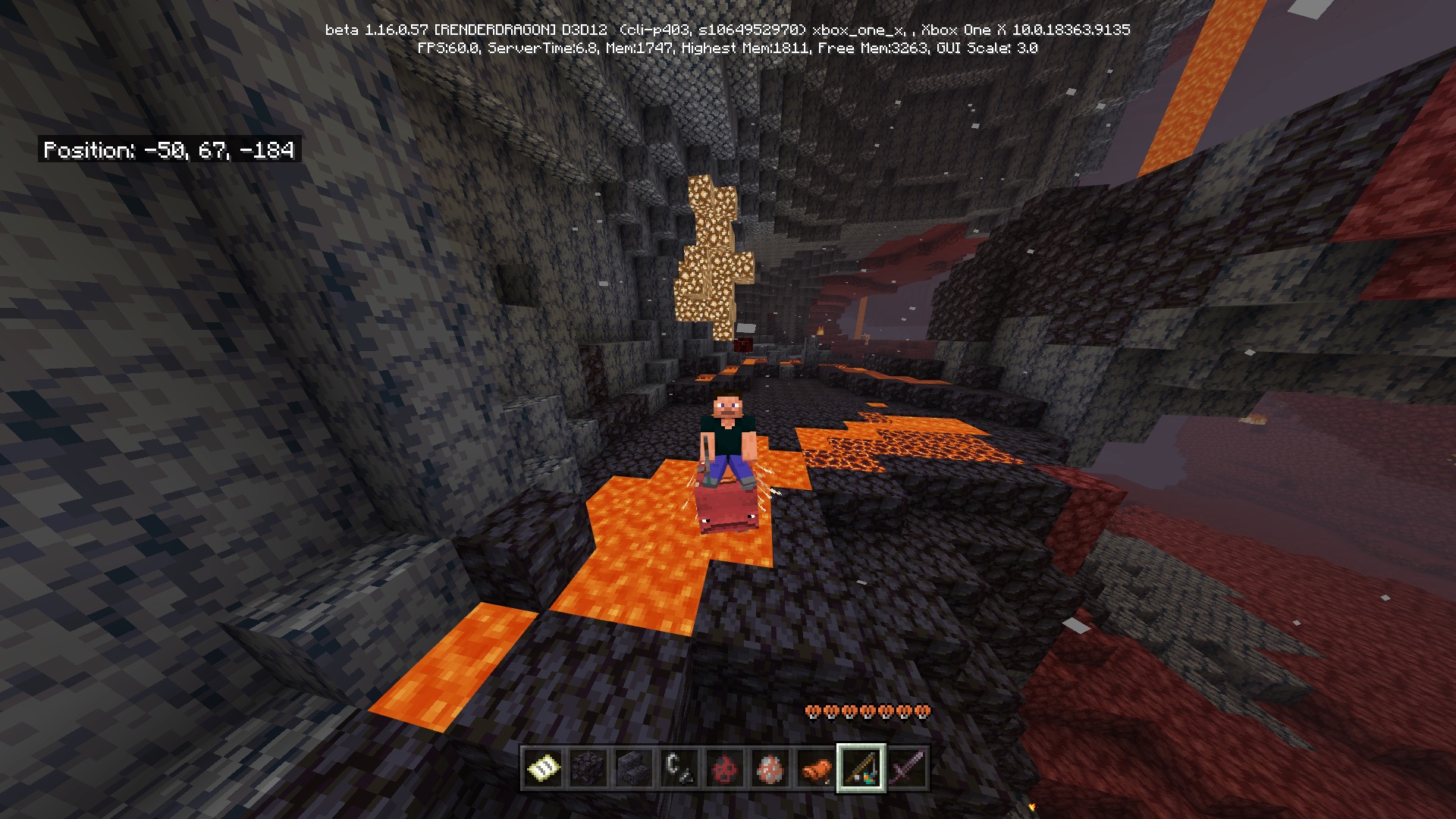Select the map item in the hotbar
Viewport: 1456px width, 819px height.
pos(543,768)
